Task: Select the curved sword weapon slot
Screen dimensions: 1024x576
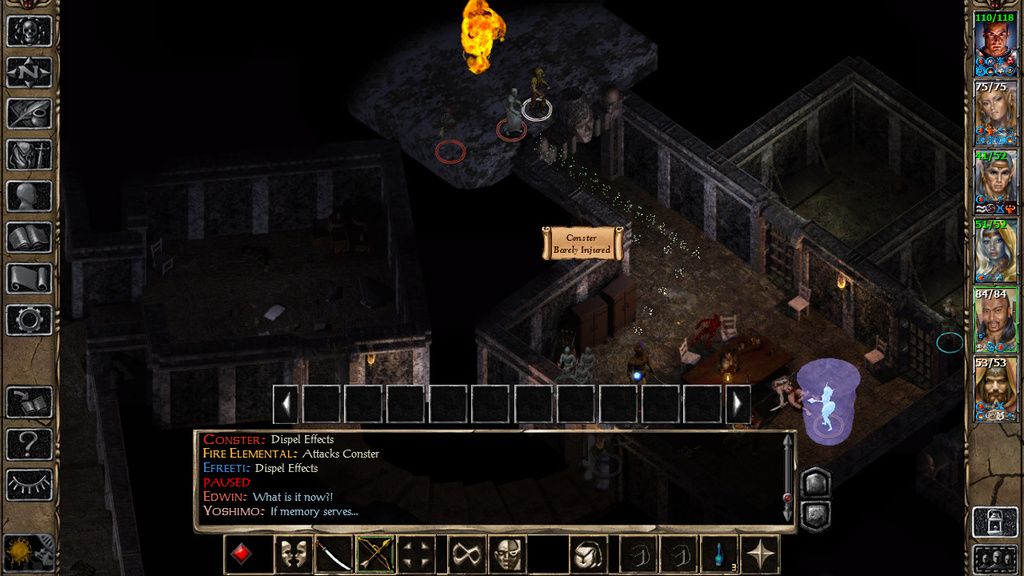Action: click(333, 554)
